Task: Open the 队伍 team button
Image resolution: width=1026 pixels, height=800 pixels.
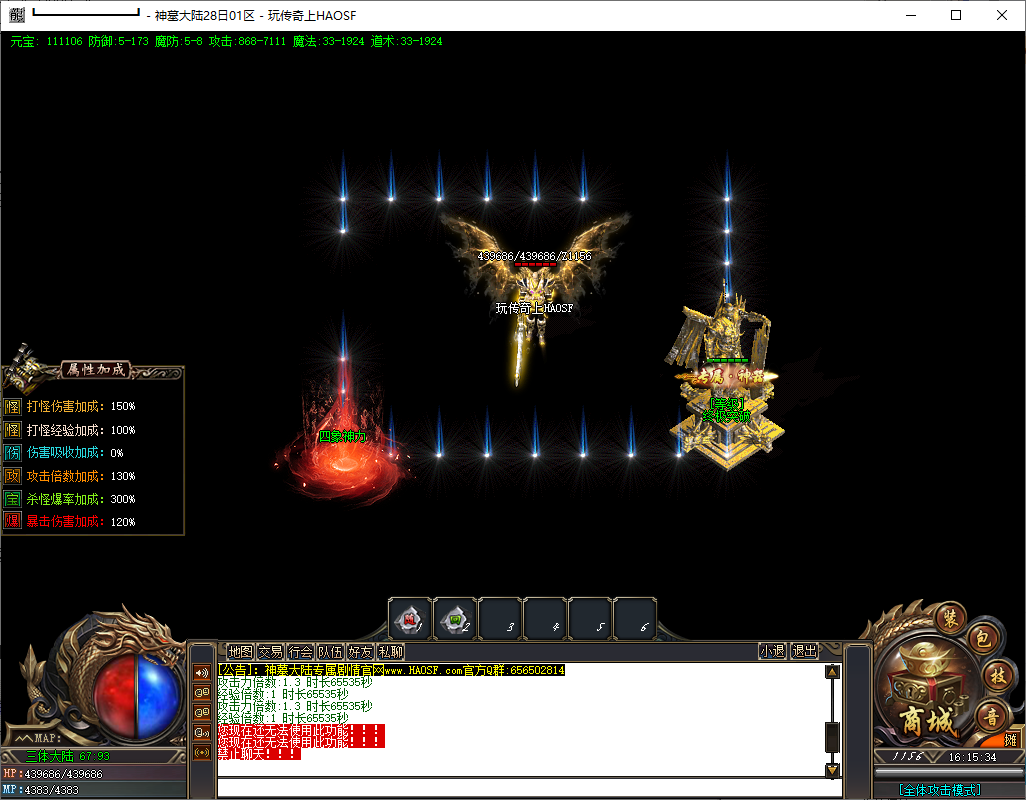Action: 330,651
